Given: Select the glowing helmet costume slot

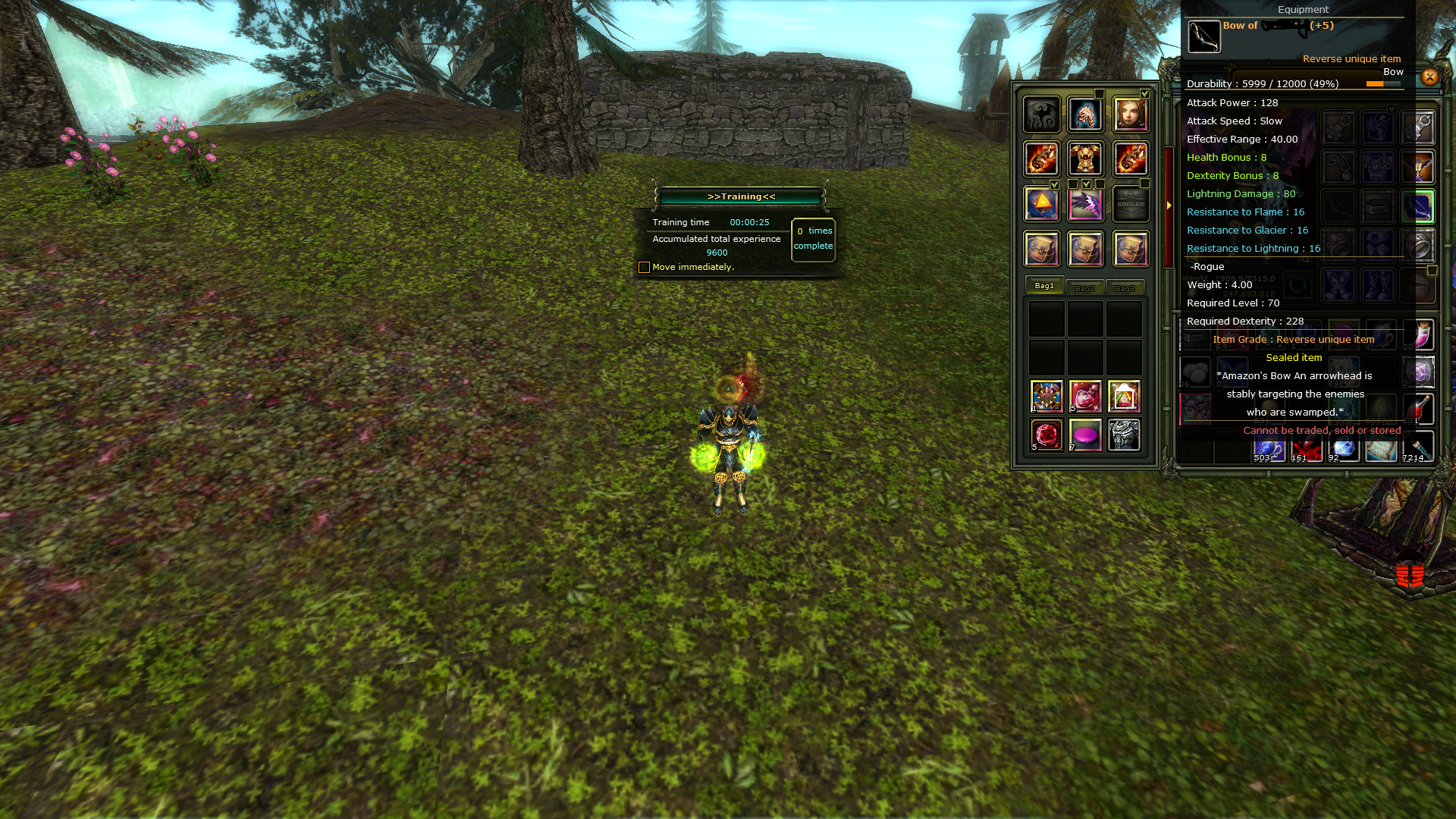Looking at the screenshot, I should coord(1085,115).
